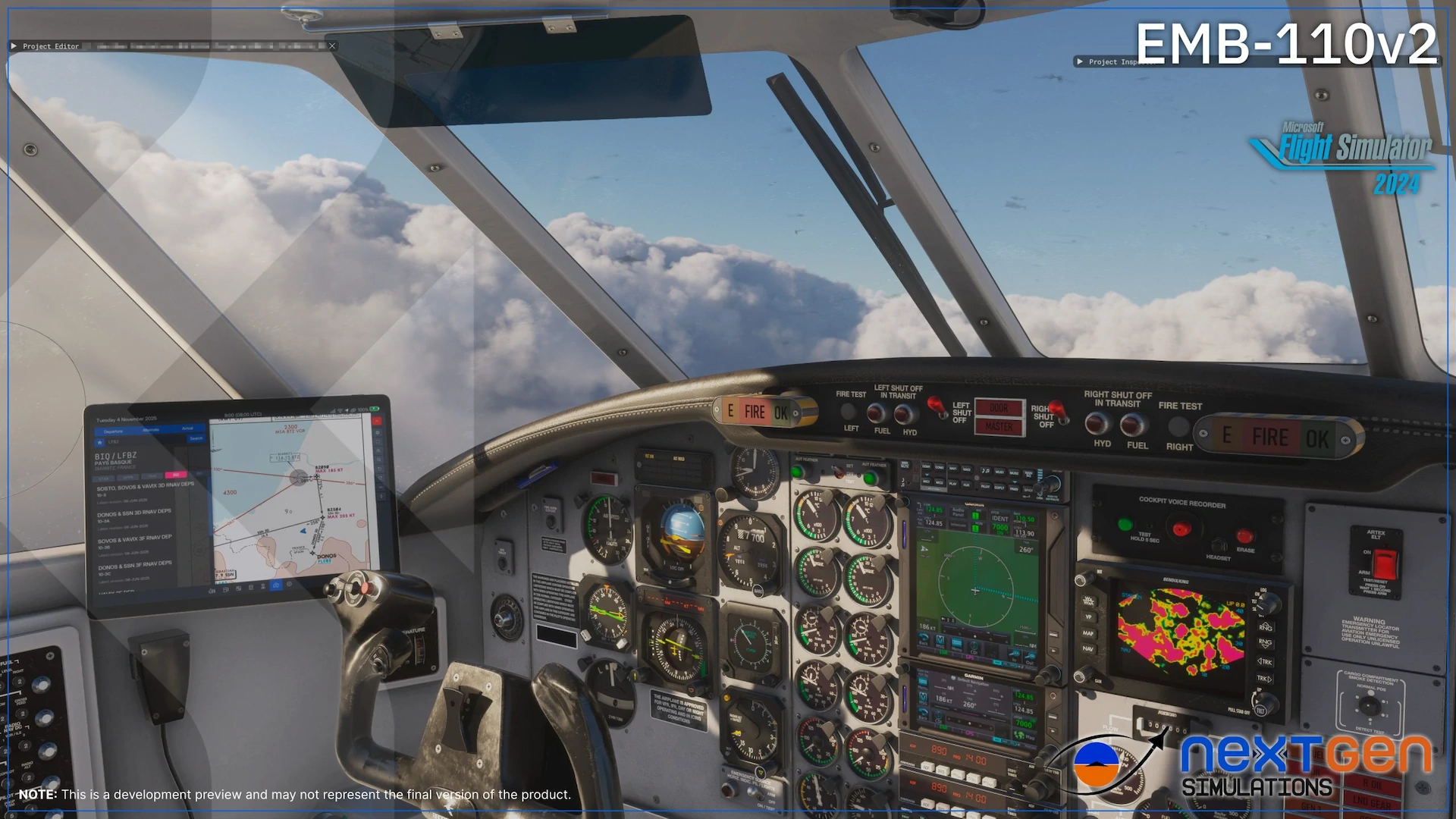
Task: Tap the Home icon beside the LFBZ field
Action: point(99,442)
